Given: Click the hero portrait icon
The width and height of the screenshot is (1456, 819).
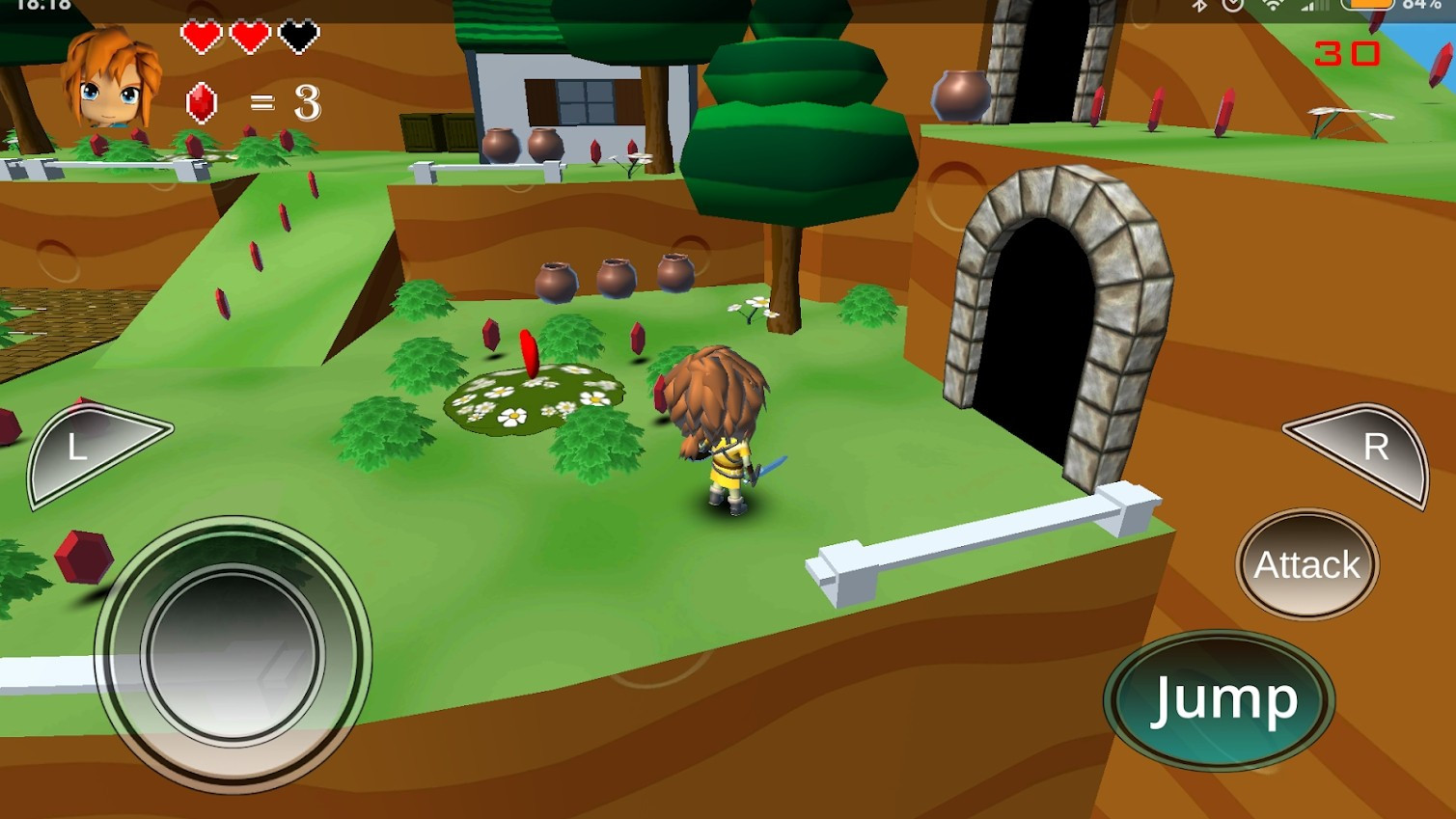Looking at the screenshot, I should click(x=111, y=80).
